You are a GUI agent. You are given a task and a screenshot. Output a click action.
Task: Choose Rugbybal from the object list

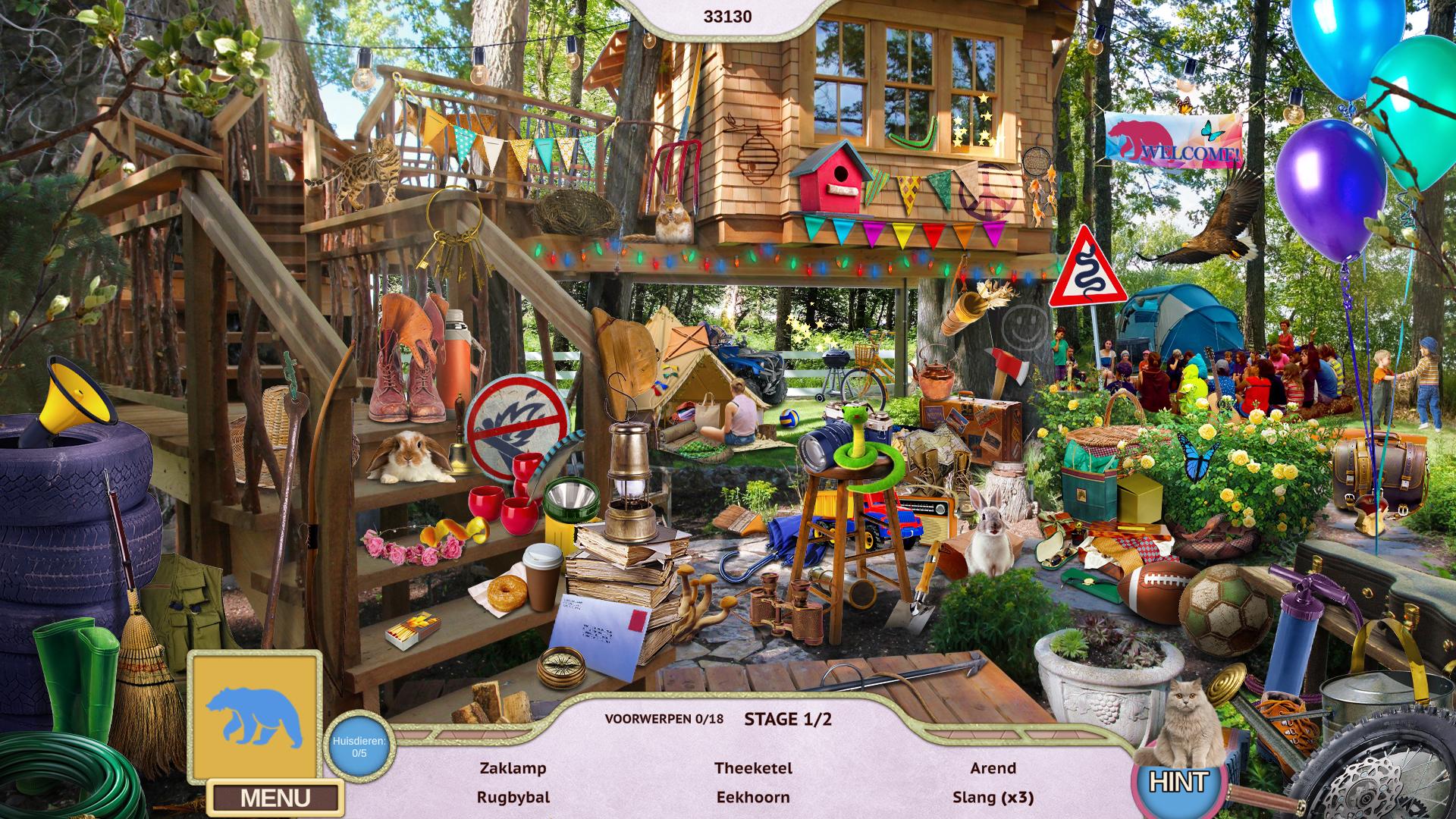tap(513, 797)
